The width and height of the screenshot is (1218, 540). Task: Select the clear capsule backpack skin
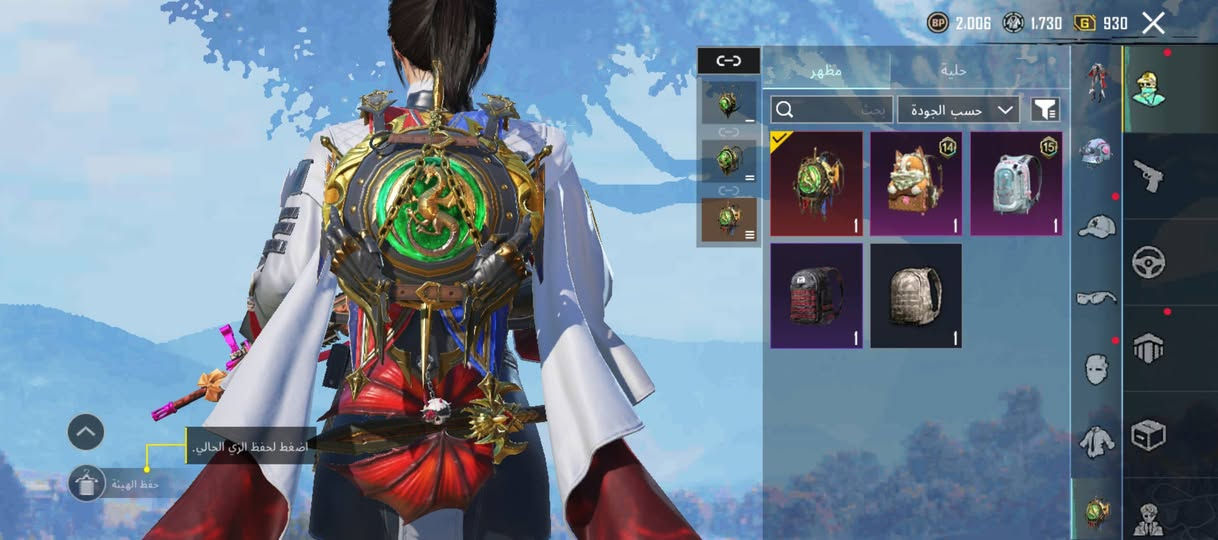tap(1016, 184)
